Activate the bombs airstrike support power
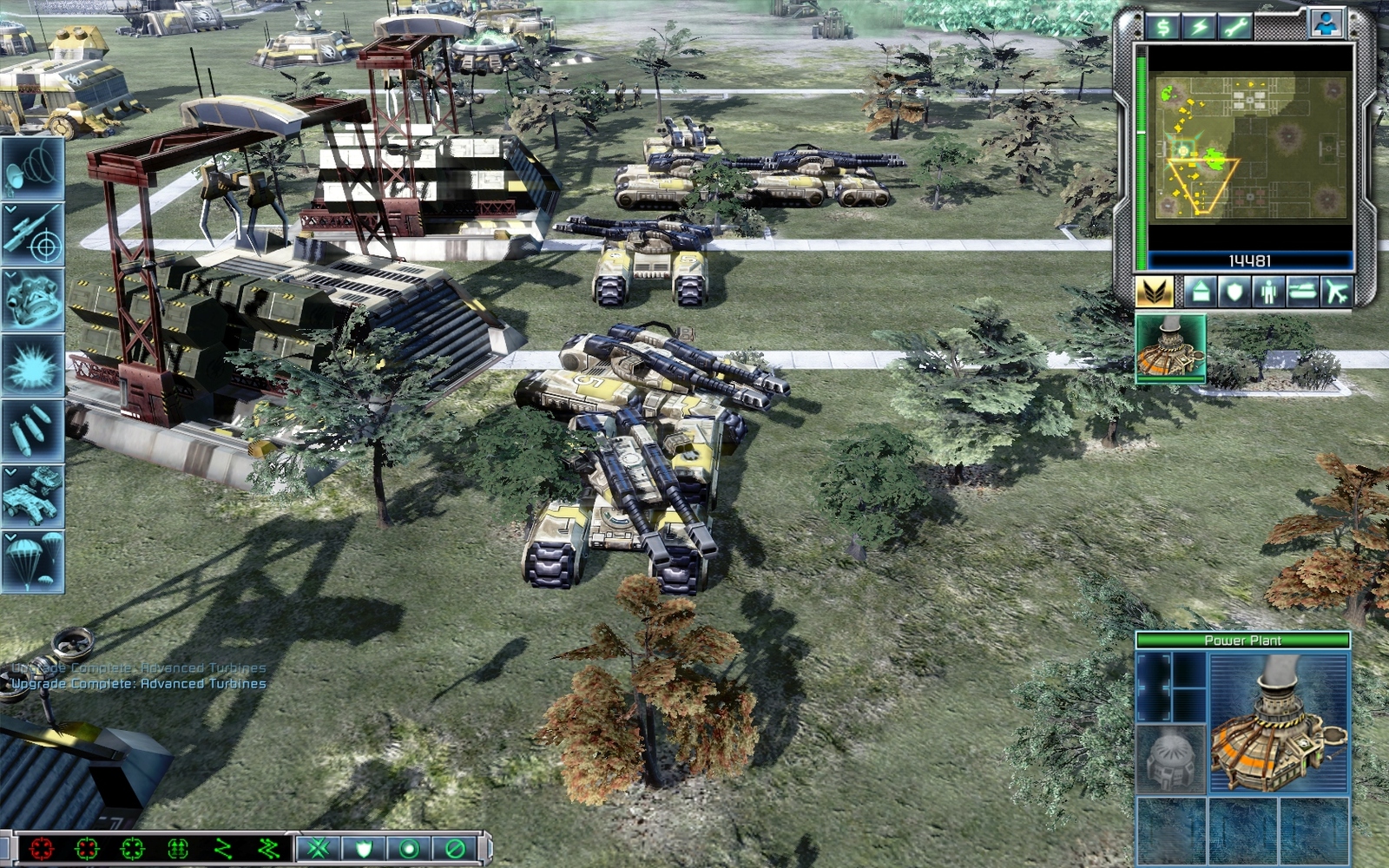 tap(33, 431)
